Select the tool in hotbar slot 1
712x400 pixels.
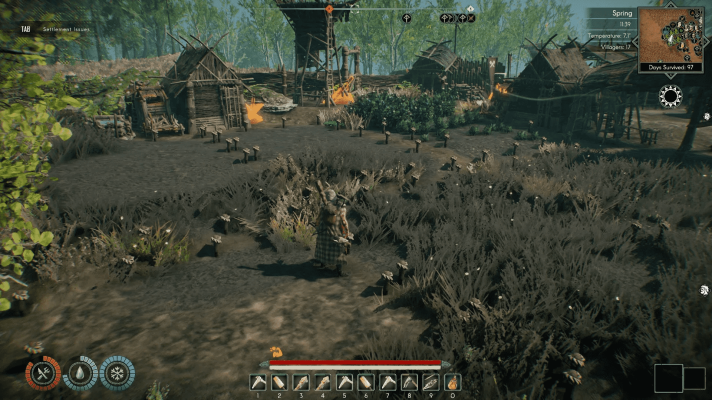coord(257,381)
